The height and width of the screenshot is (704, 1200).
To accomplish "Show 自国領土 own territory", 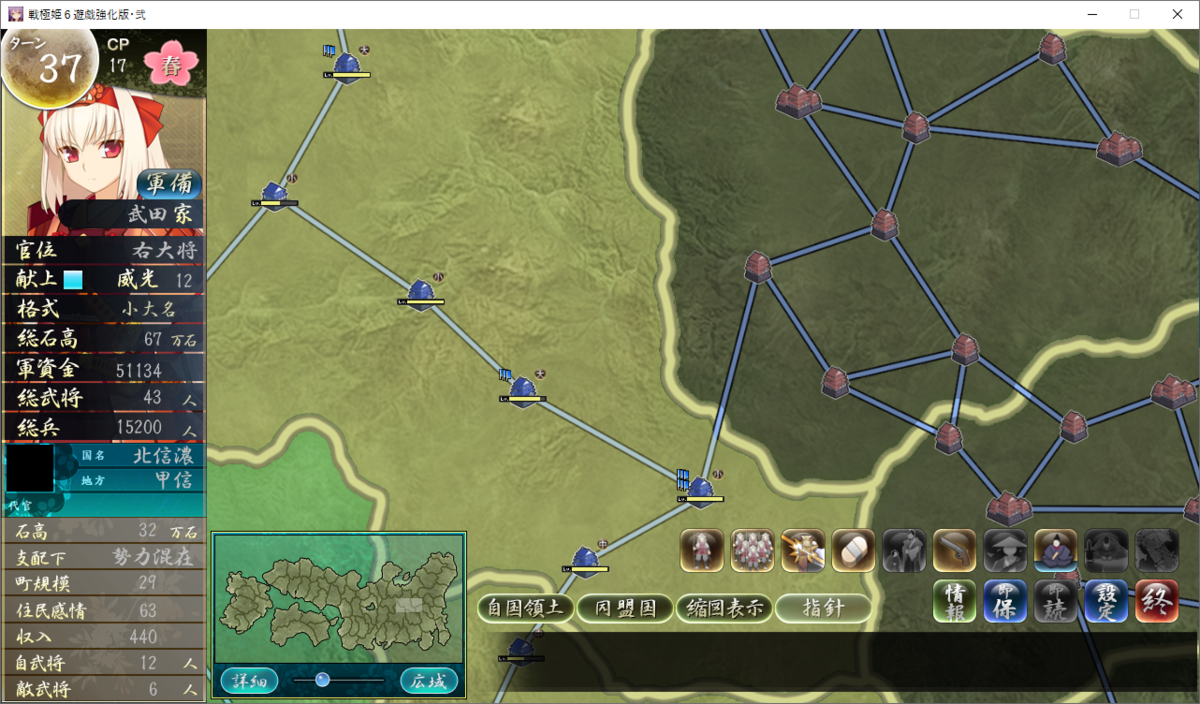I will click(525, 608).
